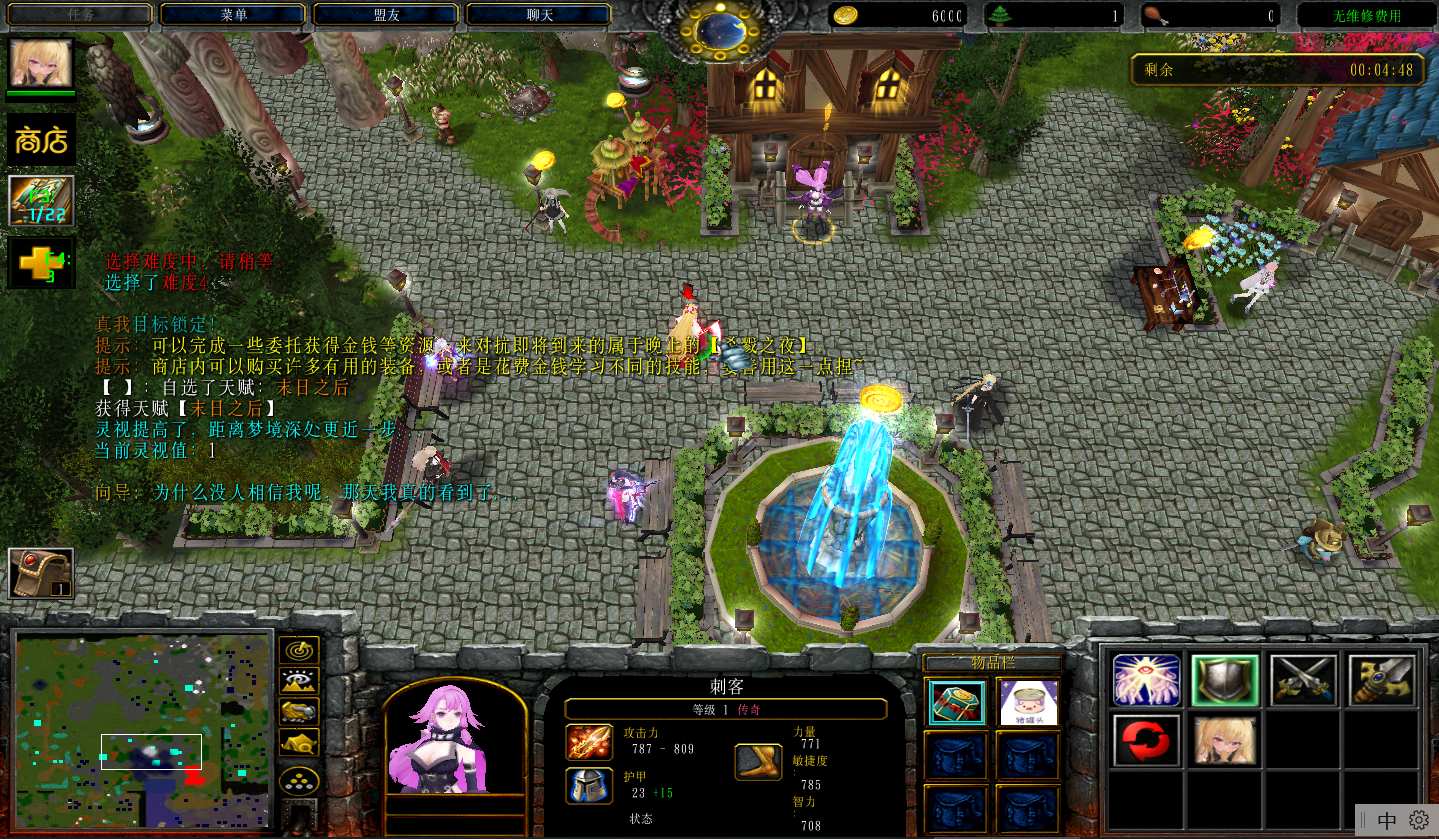Open the input method settings gear
1439x839 pixels.
pyautogui.click(x=1419, y=820)
